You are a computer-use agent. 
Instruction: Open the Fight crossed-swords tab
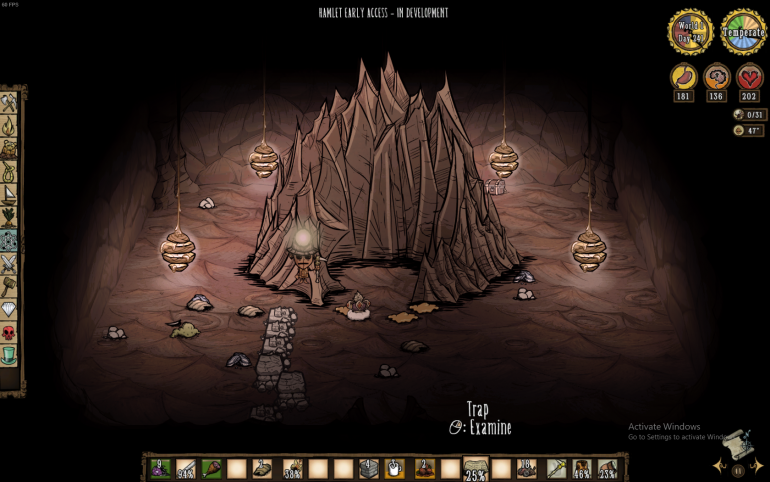pyautogui.click(x=9, y=263)
